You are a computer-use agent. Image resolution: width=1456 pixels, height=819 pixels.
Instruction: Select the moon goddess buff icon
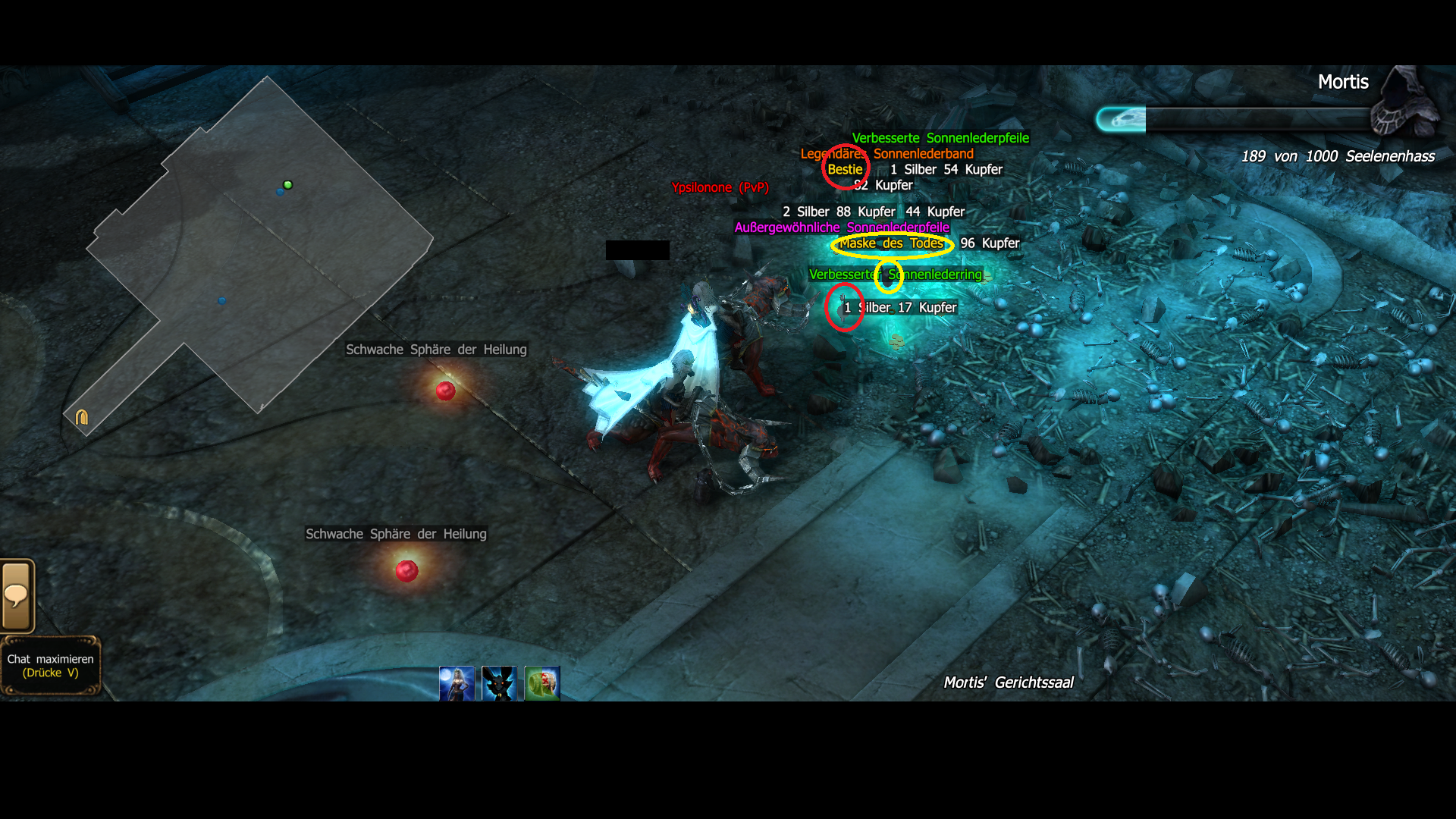[457, 683]
